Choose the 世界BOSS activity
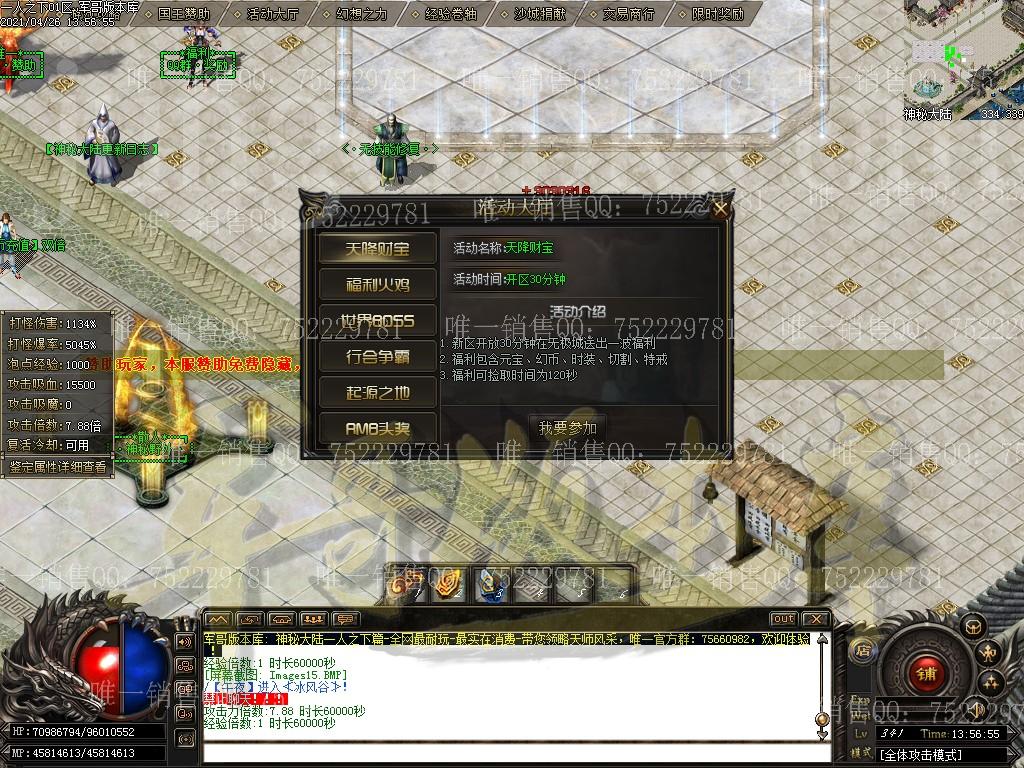1024x768 pixels. pyautogui.click(x=377, y=321)
